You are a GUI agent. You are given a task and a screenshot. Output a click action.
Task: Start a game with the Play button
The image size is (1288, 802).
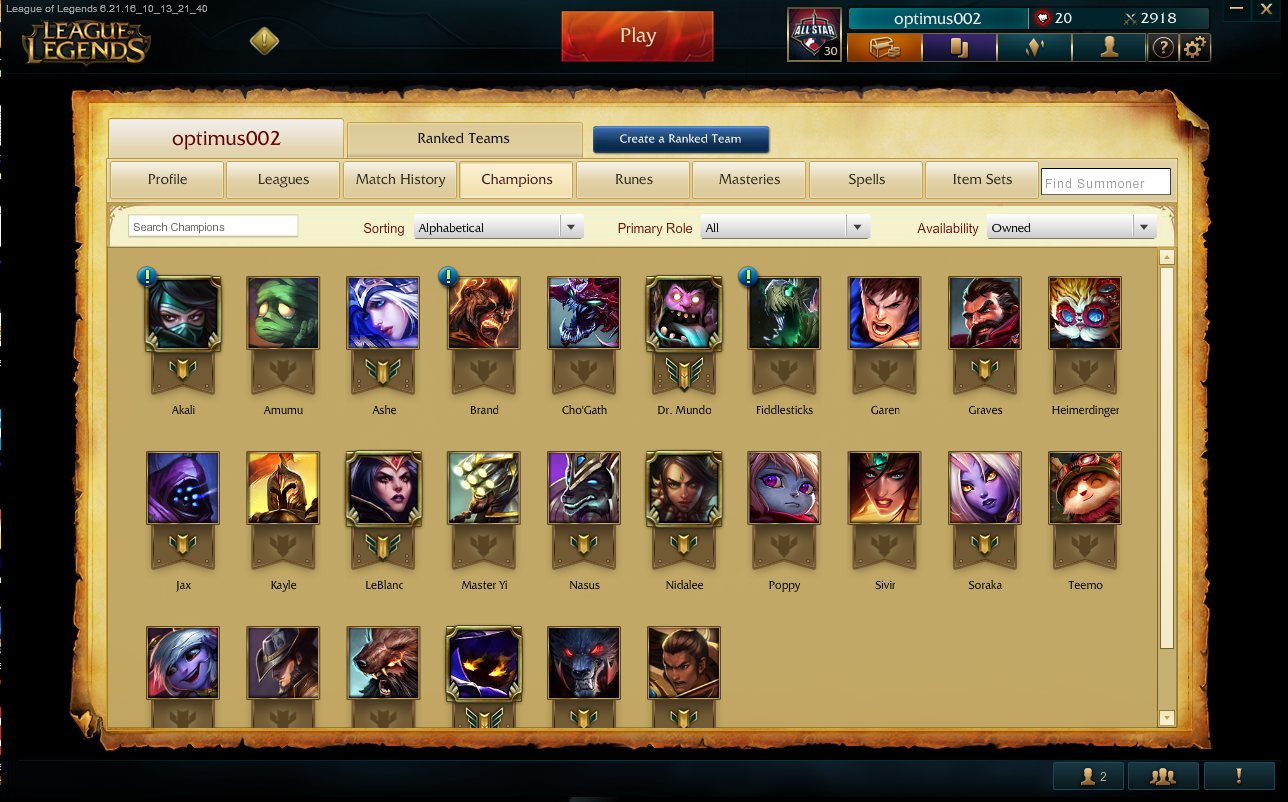[x=637, y=36]
